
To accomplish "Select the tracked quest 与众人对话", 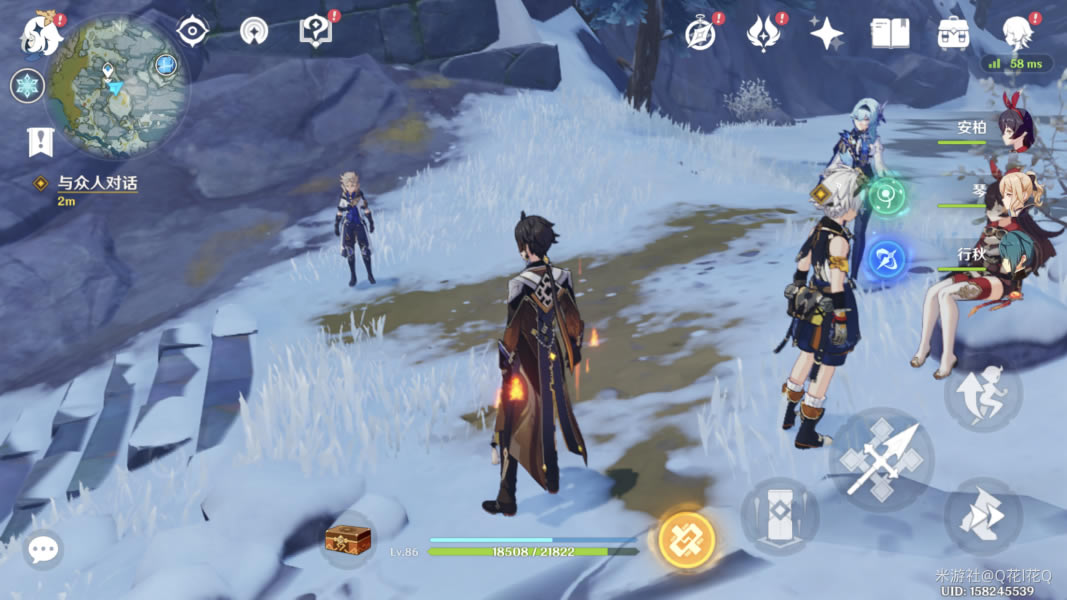I will 97,184.
